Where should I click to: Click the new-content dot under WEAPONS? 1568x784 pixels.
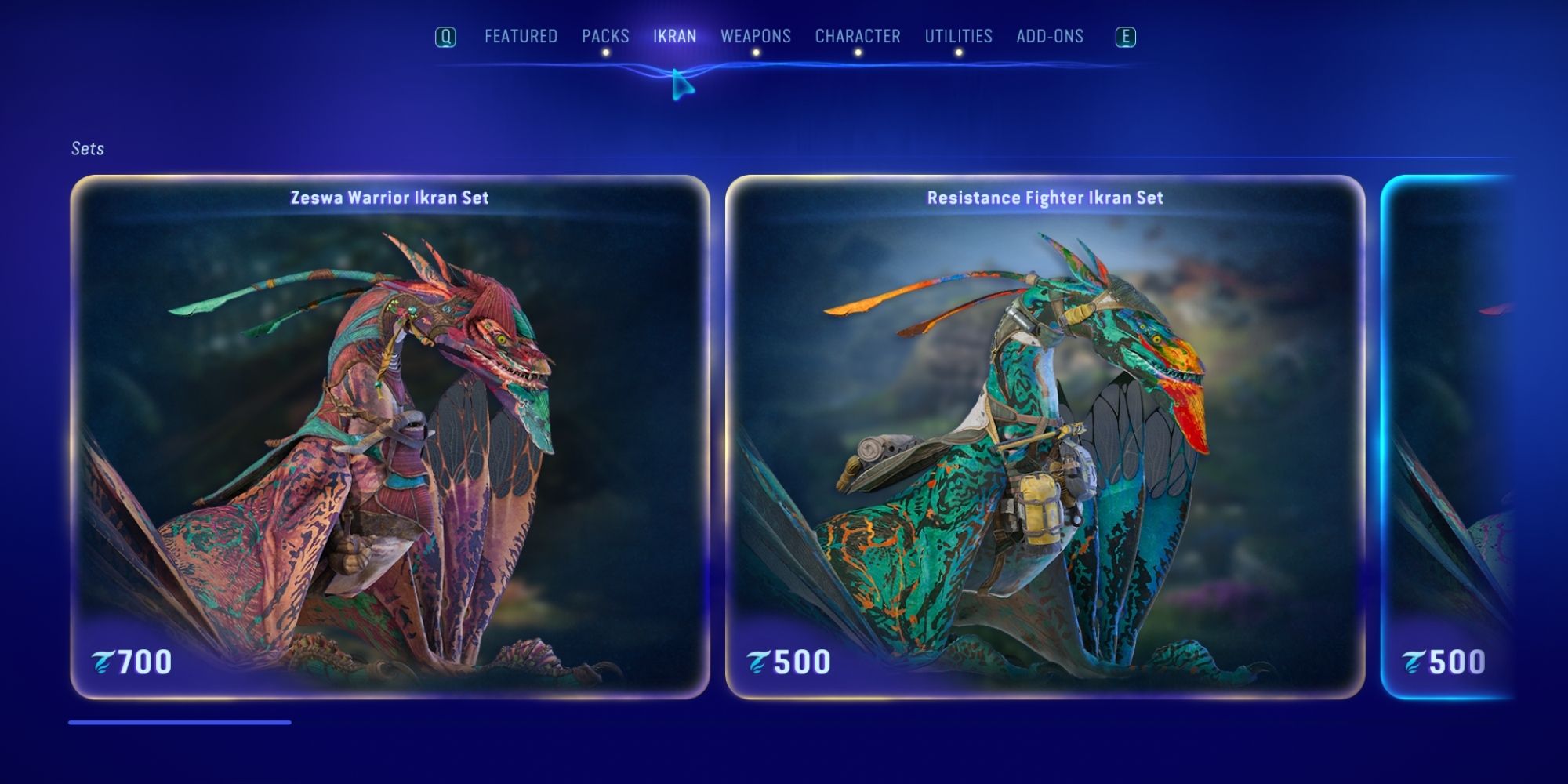756,51
